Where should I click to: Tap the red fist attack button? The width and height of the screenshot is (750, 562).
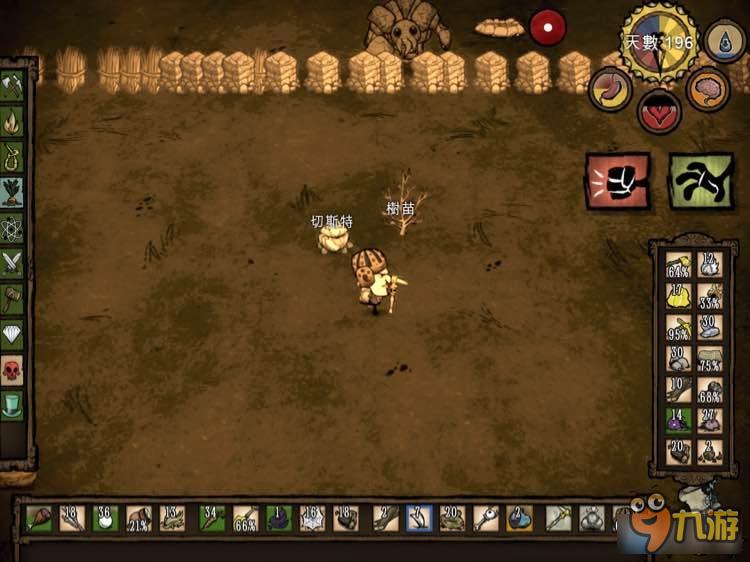point(617,181)
